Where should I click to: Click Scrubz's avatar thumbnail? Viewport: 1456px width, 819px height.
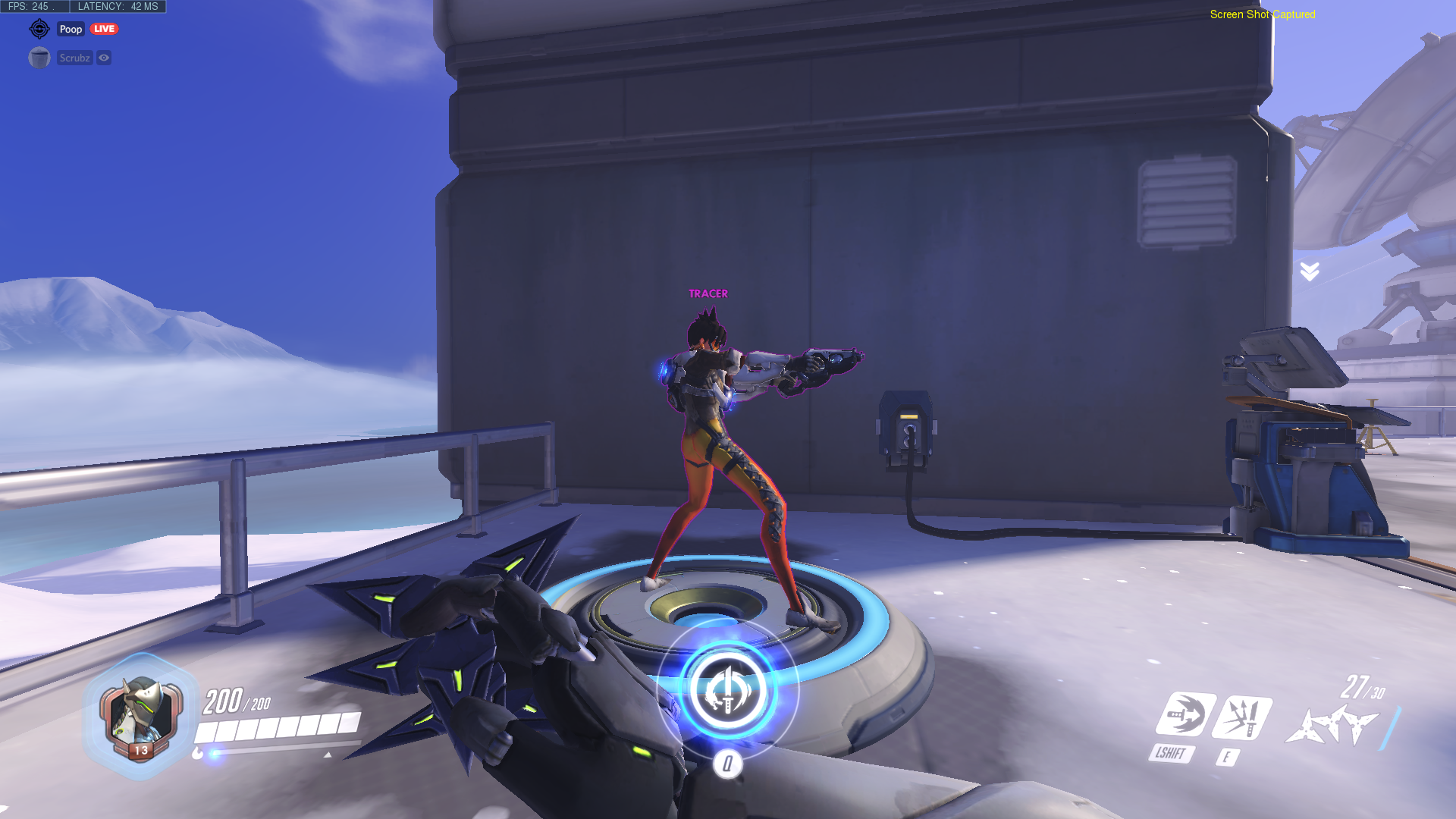click(39, 57)
